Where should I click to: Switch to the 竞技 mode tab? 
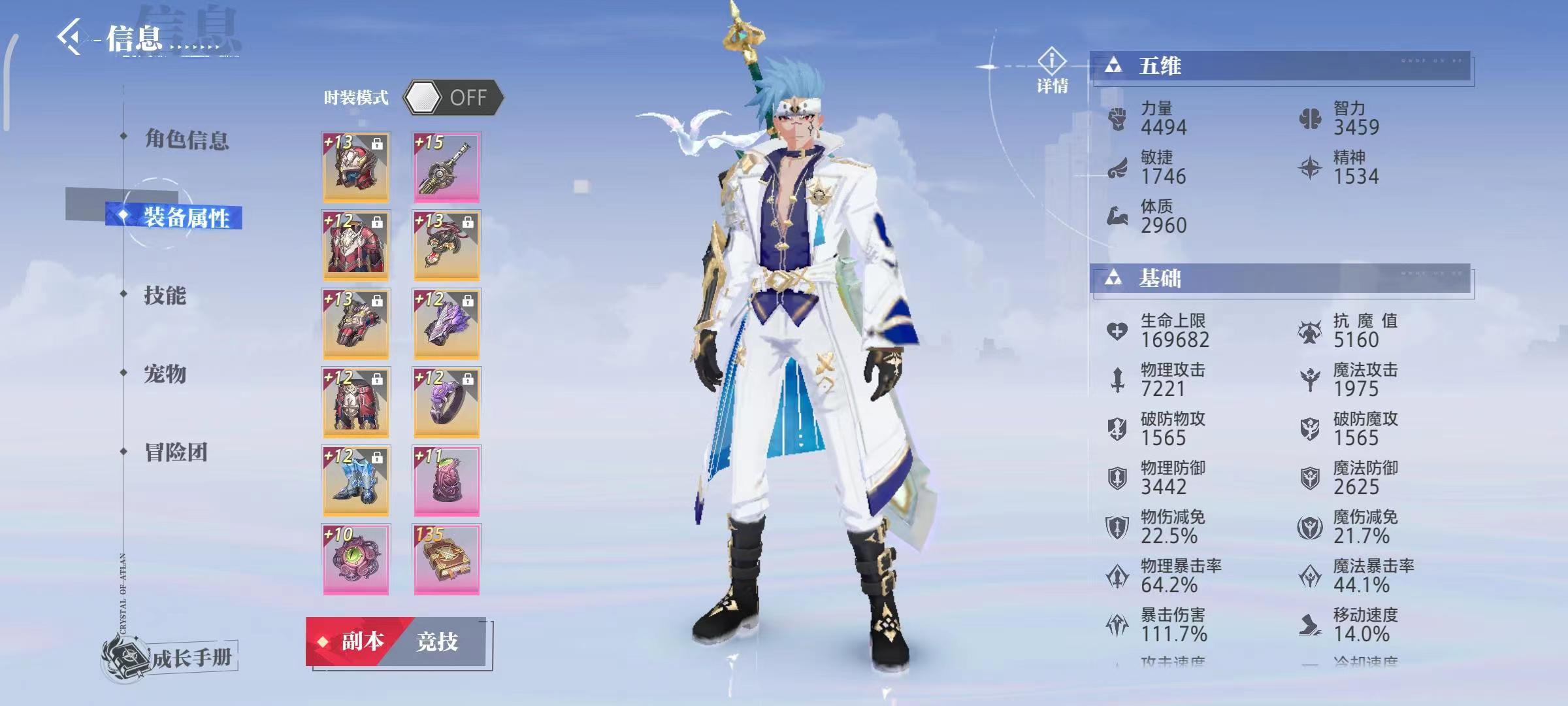tap(438, 642)
